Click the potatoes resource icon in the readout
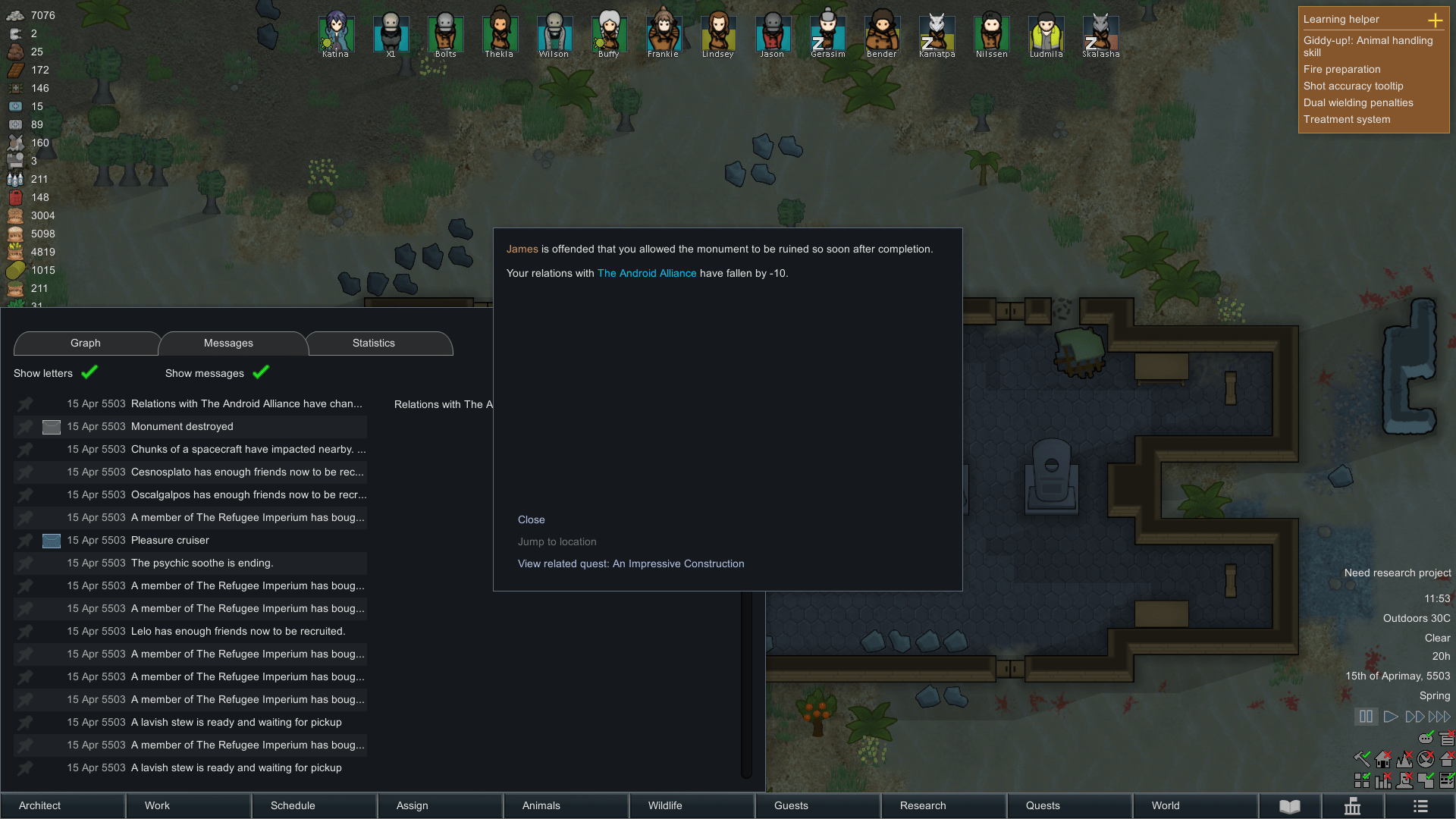 coord(15,215)
